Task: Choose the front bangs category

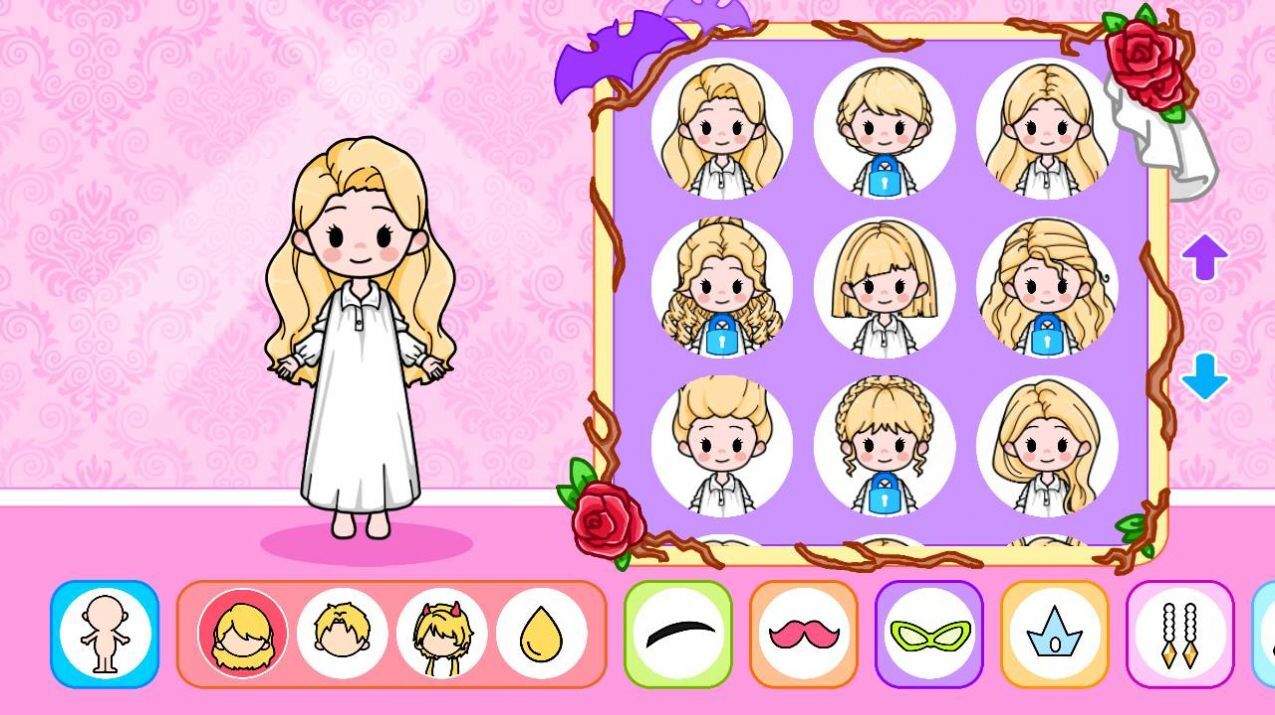Action: 342,634
